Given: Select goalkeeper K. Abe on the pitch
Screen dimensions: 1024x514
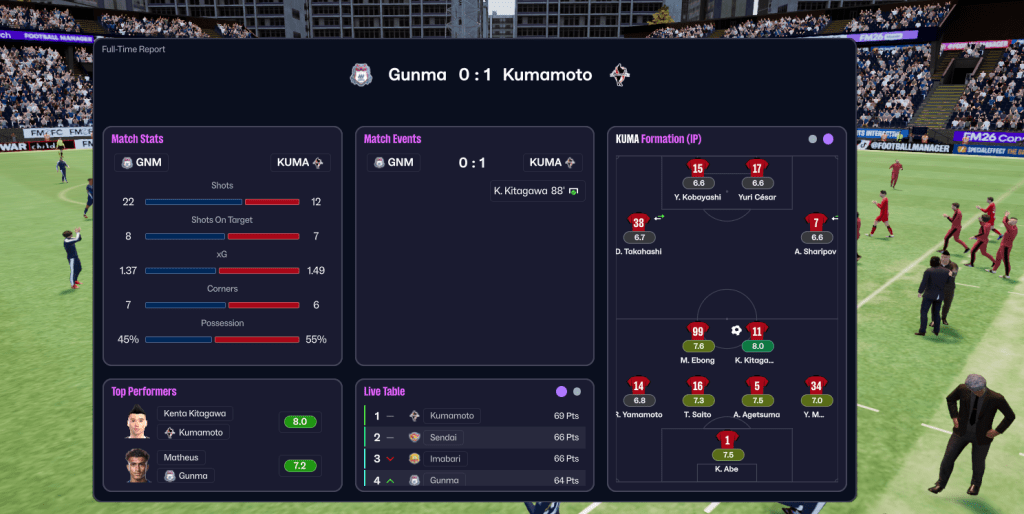Looking at the screenshot, I should click(727, 439).
